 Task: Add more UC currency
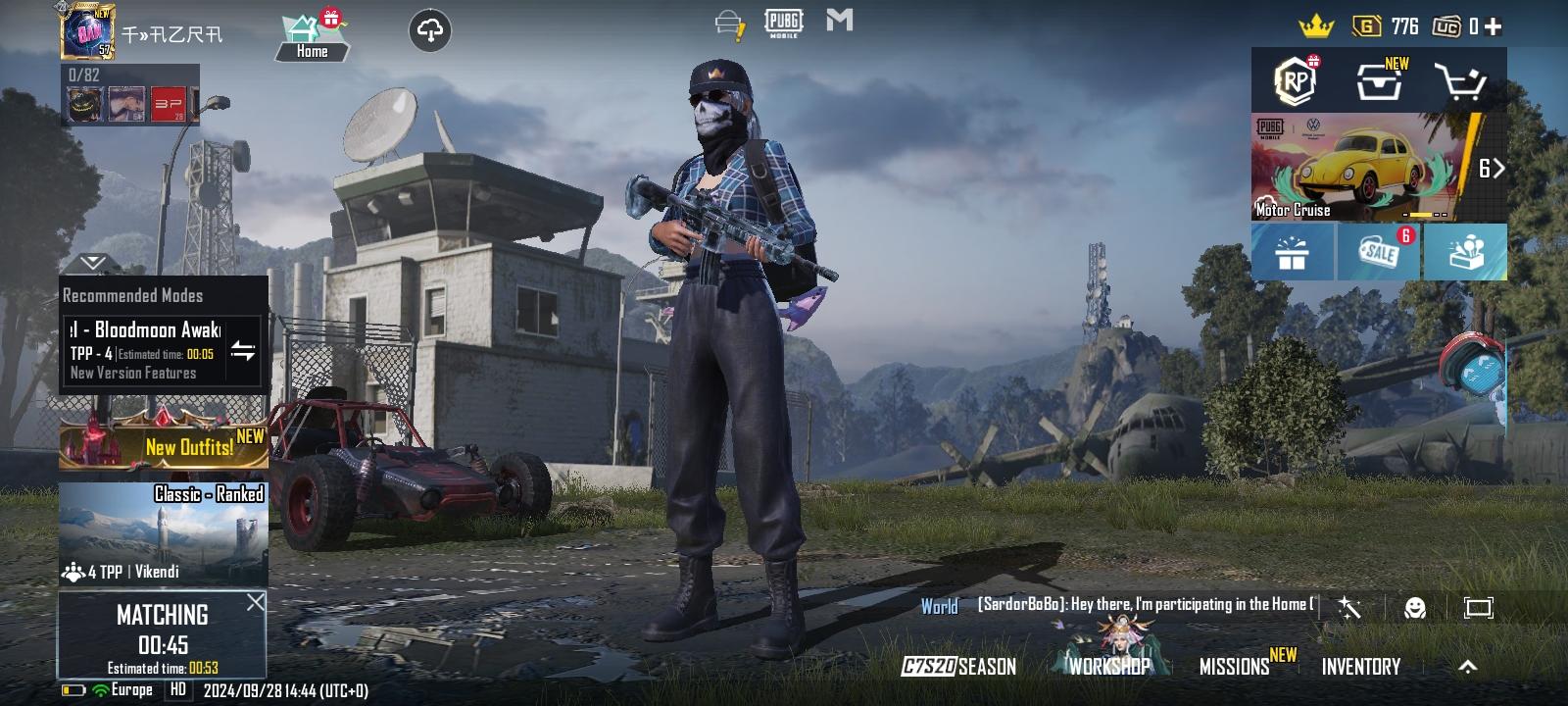pyautogui.click(x=1494, y=26)
